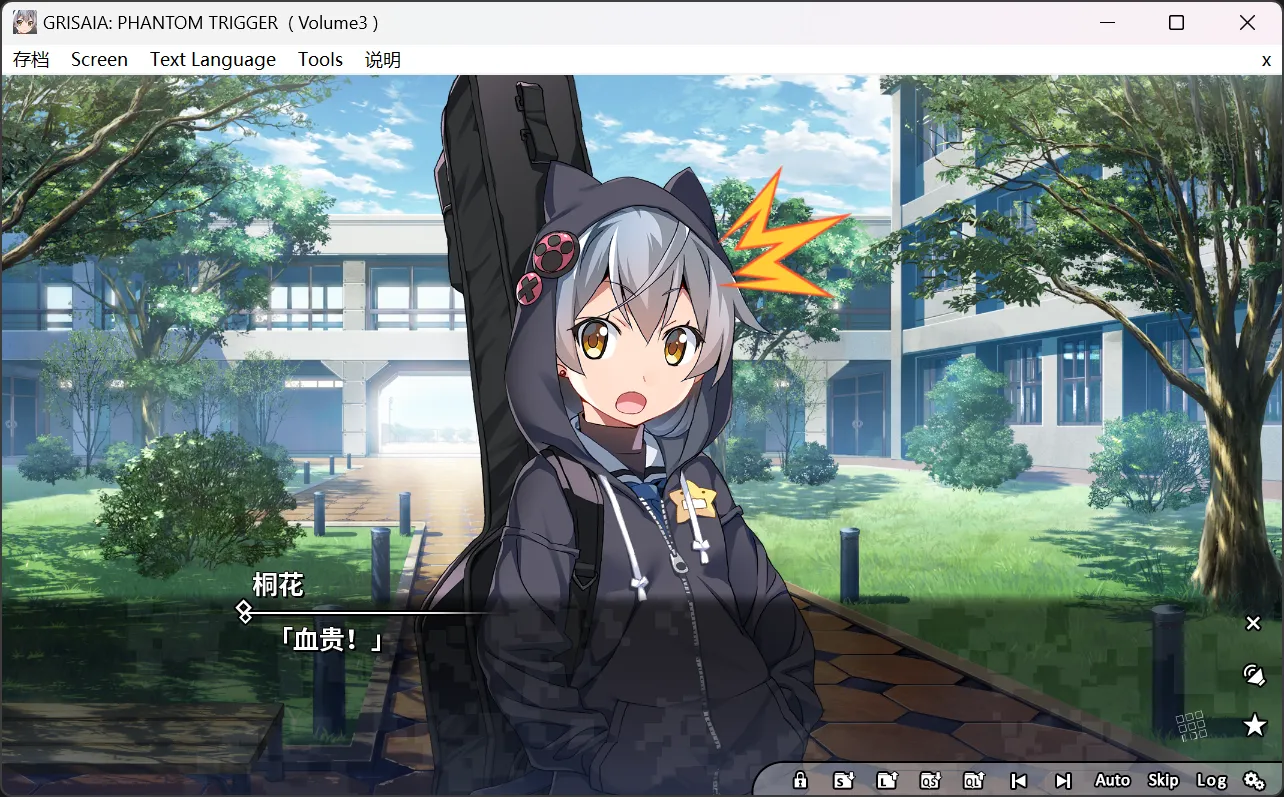Hide the dialogue box with the X
The height and width of the screenshot is (797, 1284).
(1253, 623)
